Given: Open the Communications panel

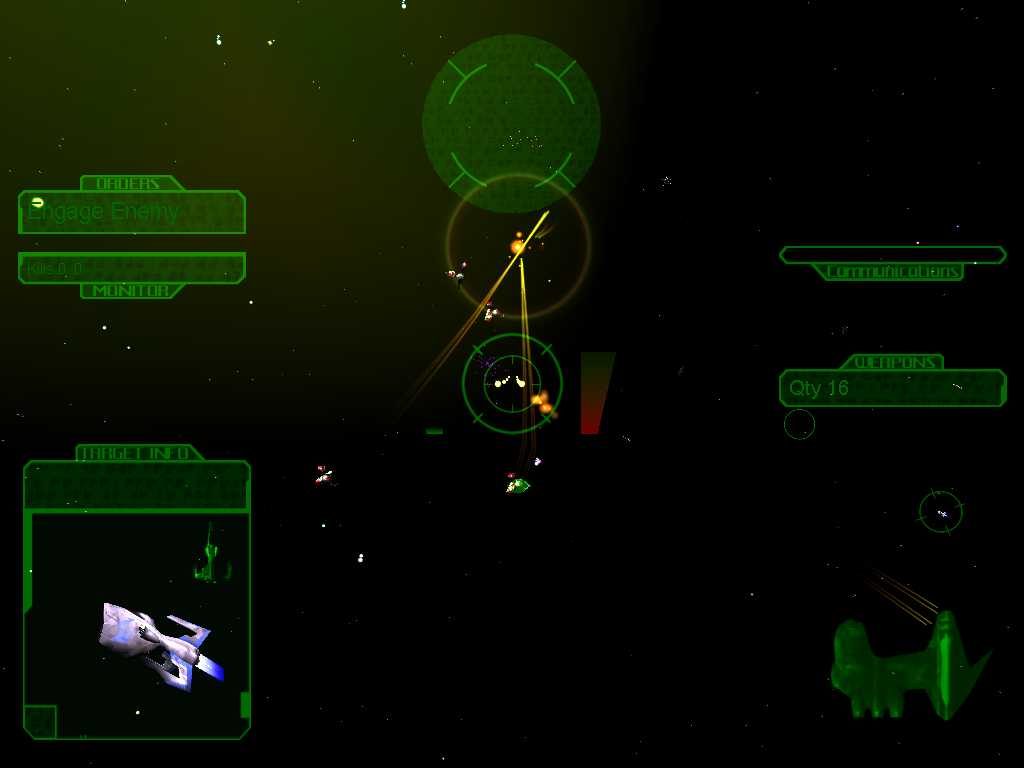Looking at the screenshot, I should coord(892,255).
